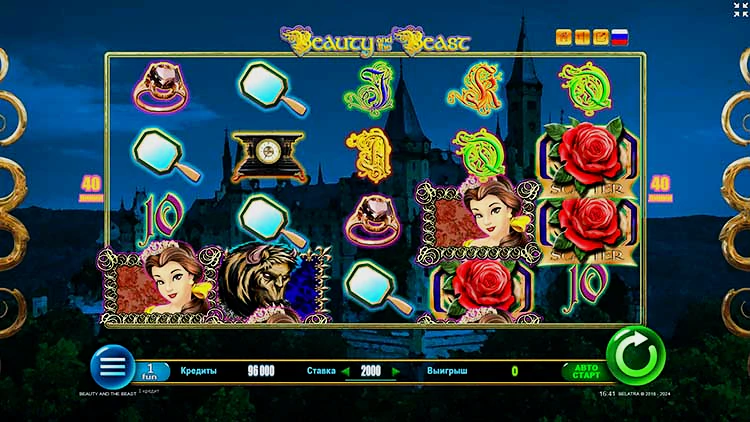Viewport: 750px width, 422px height.
Task: Spin the reels with the green arrow button
Action: [636, 356]
